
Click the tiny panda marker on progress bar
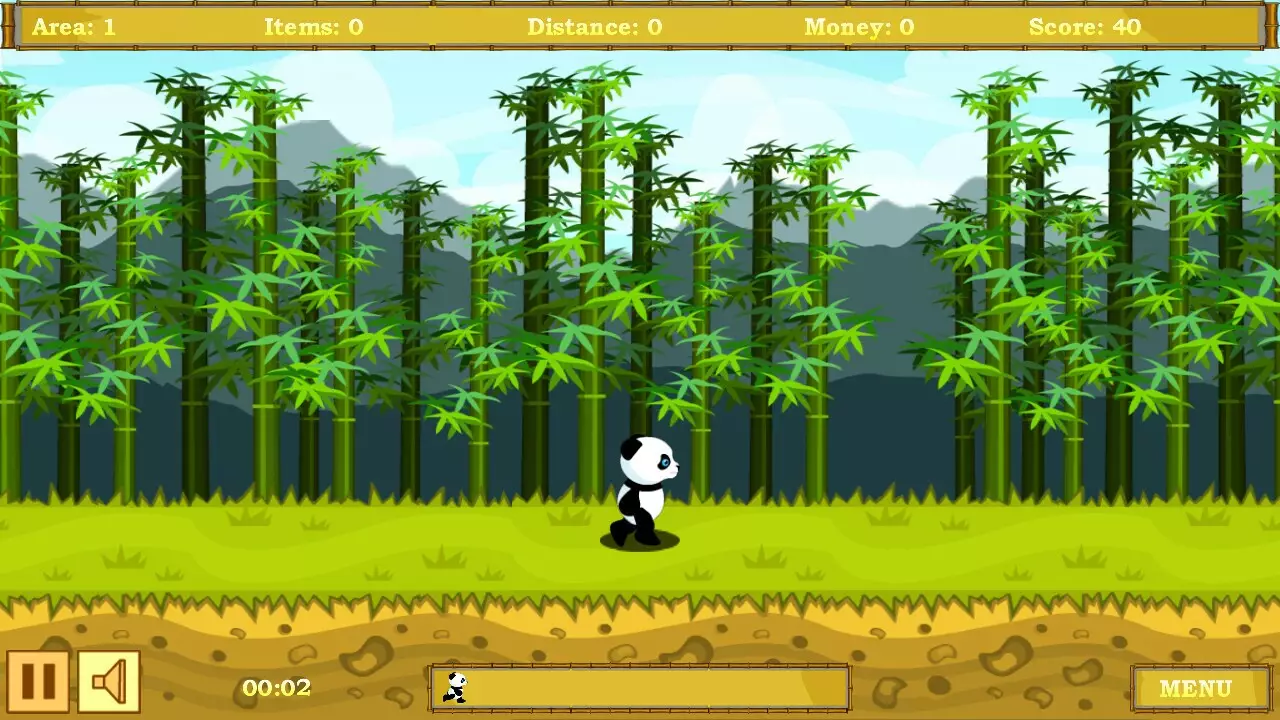[x=456, y=687]
